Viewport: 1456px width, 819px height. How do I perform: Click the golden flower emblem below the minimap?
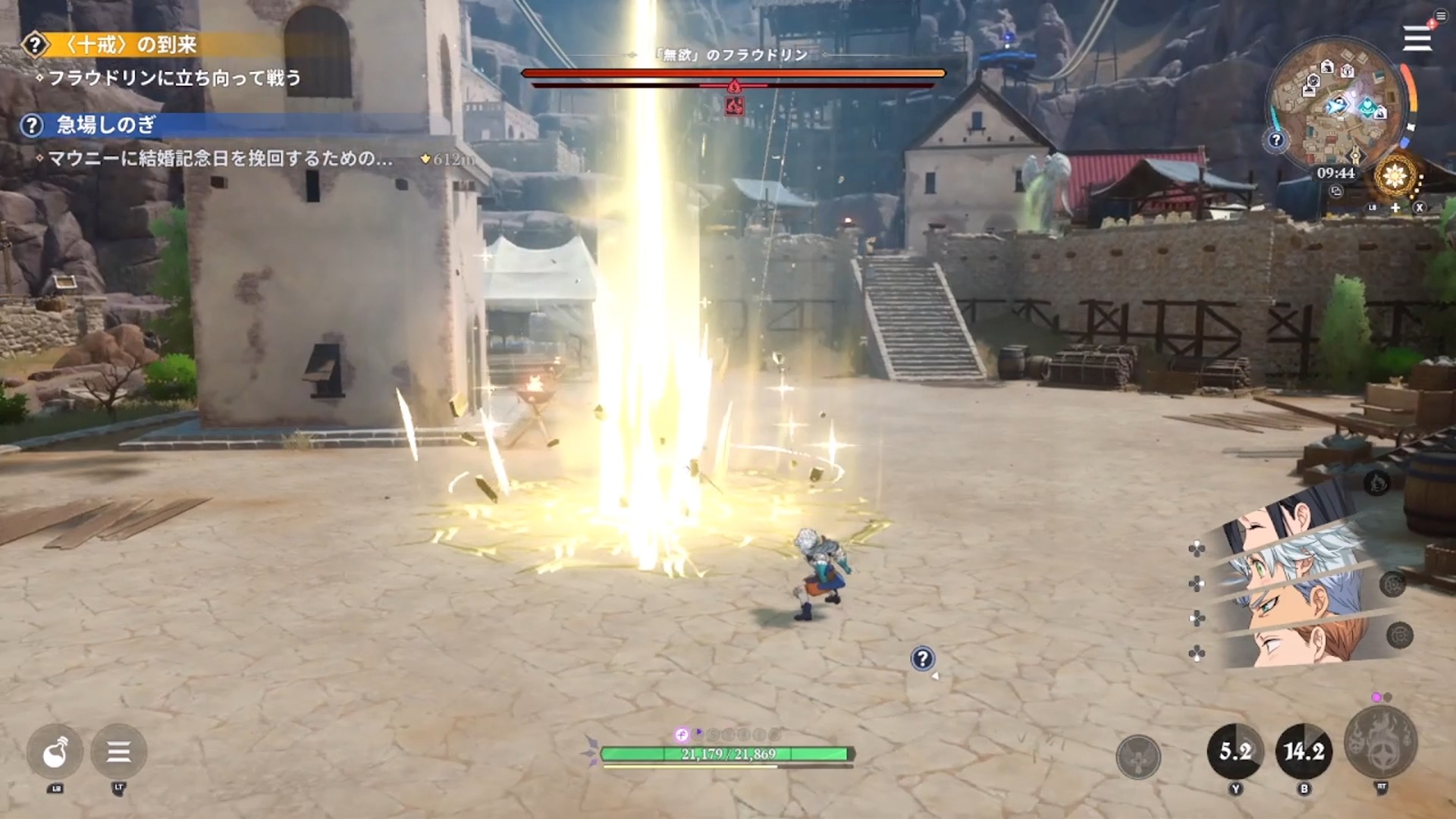click(1395, 177)
